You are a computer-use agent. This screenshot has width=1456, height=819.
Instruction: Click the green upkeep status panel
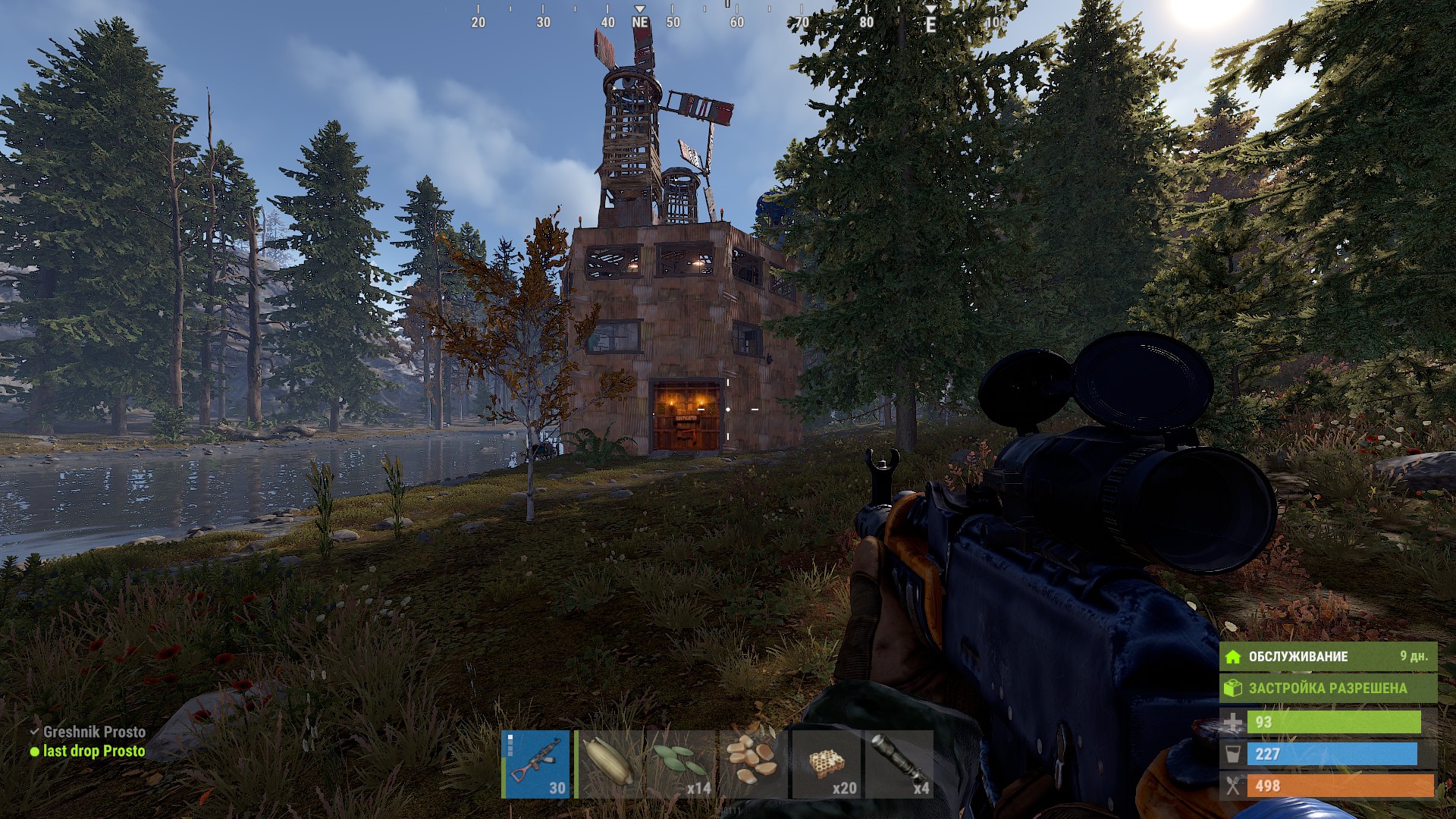click(1327, 657)
